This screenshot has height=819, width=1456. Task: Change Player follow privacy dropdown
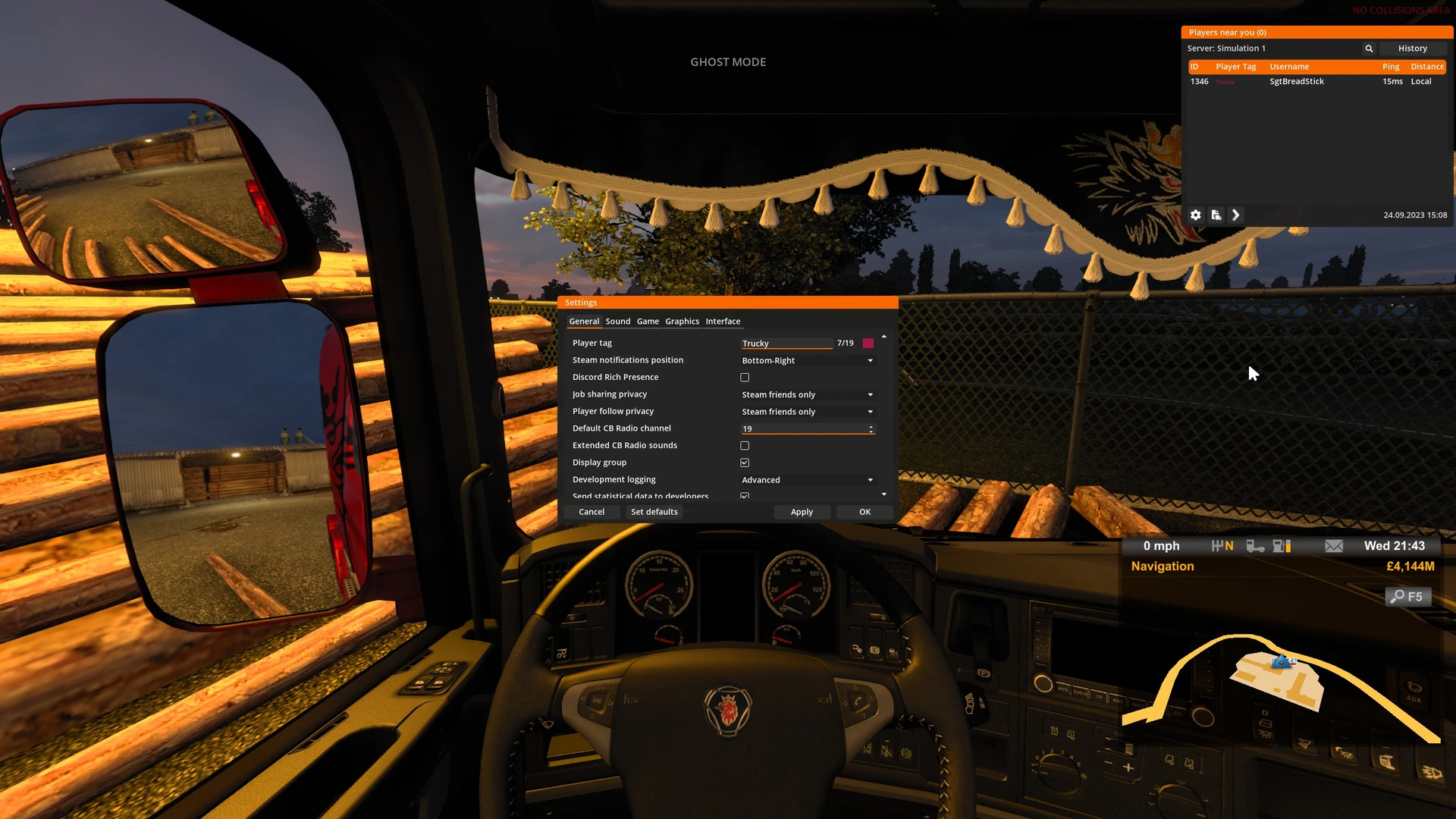click(x=807, y=412)
